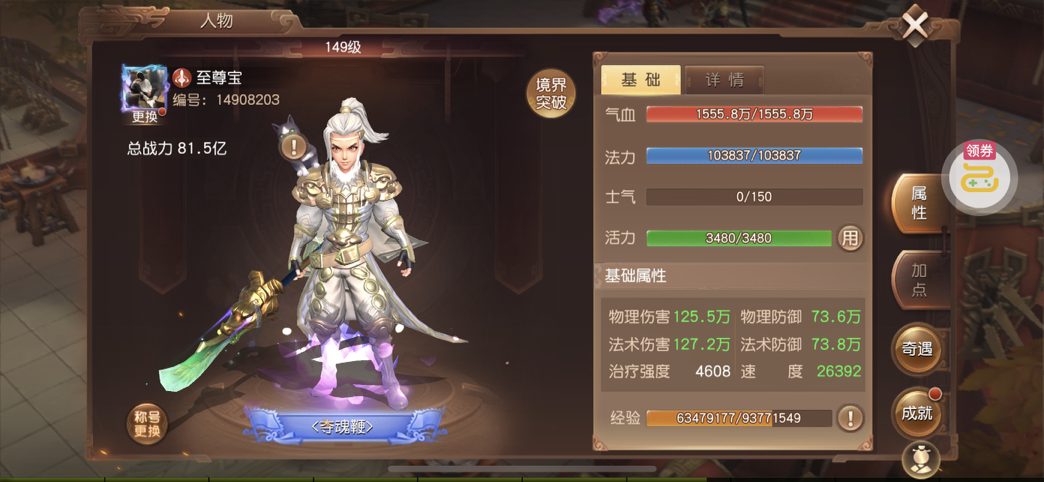1044x482 pixels.
Task: Open the 境界突破 realm breakthrough
Action: click(551, 94)
